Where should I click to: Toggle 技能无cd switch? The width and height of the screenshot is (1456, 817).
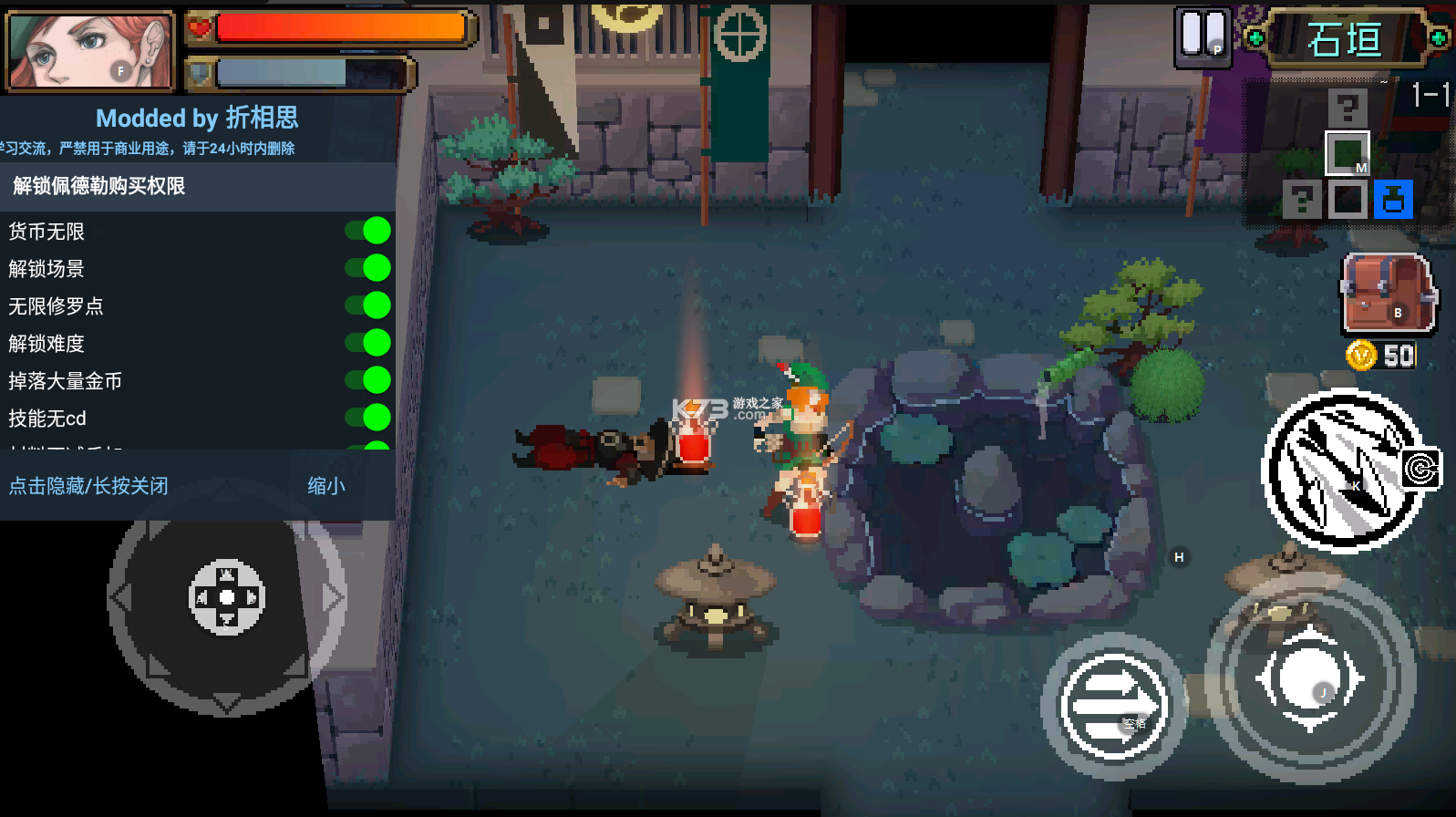(x=369, y=418)
